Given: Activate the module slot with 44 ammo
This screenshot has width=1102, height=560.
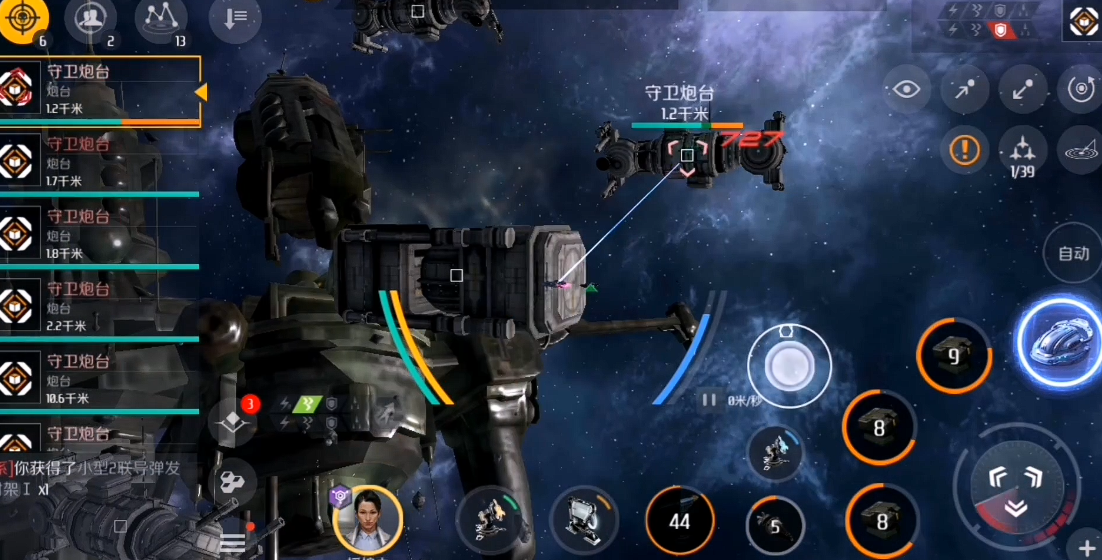Looking at the screenshot, I should (680, 521).
